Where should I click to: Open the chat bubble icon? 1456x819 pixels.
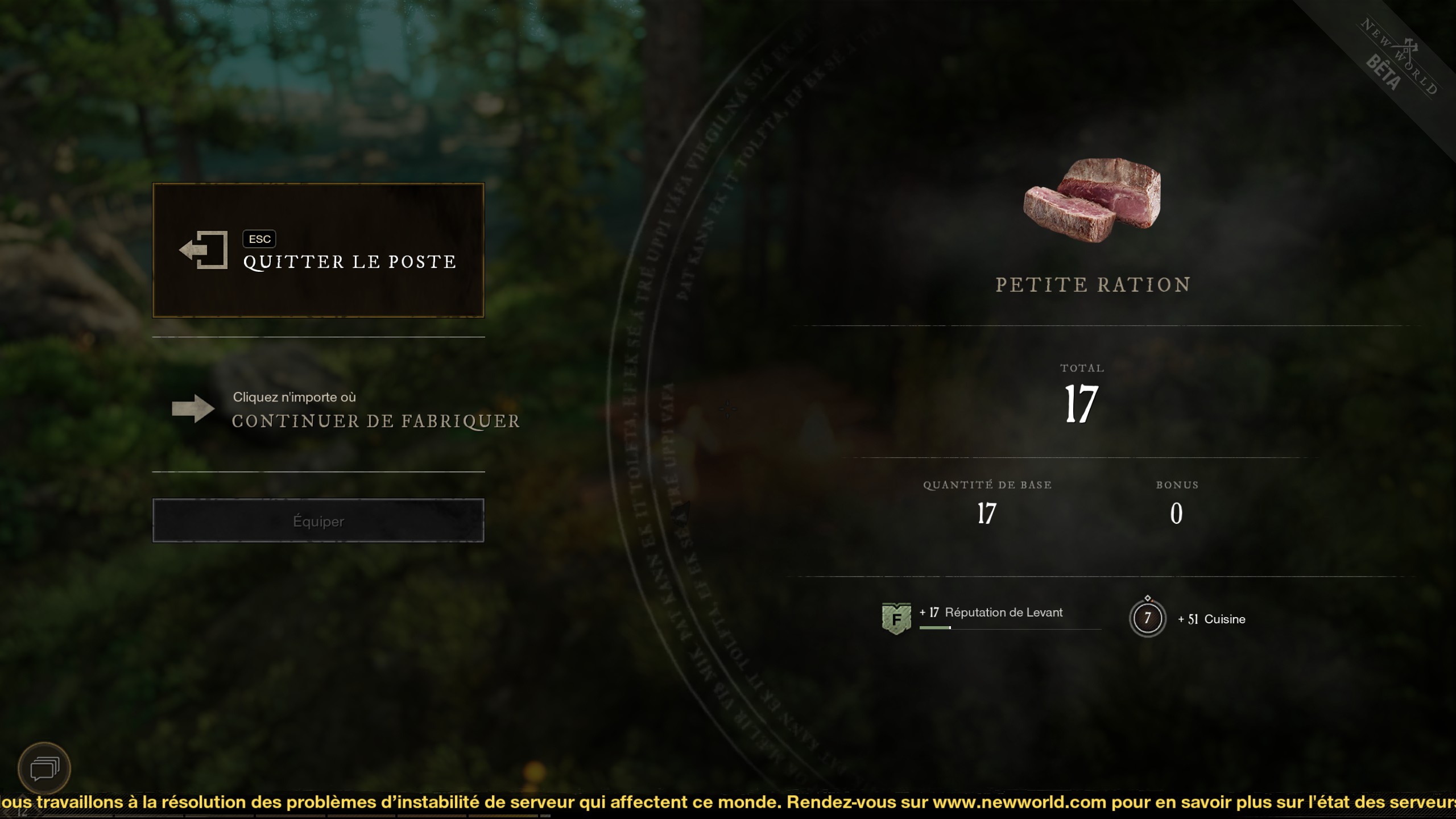coord(44,769)
